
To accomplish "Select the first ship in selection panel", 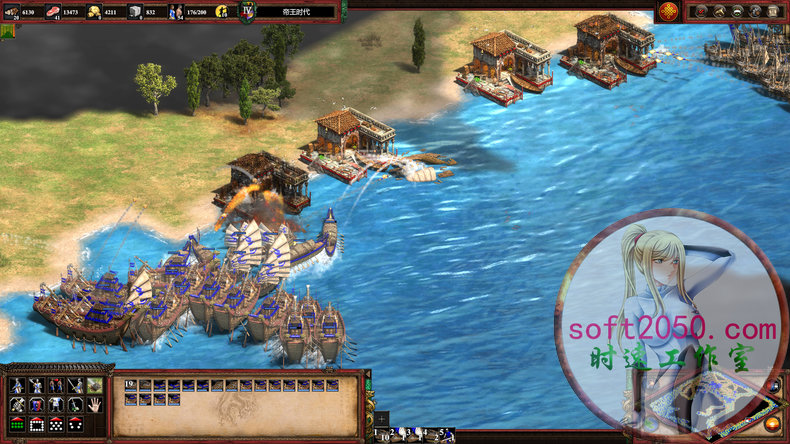I will tap(131, 384).
